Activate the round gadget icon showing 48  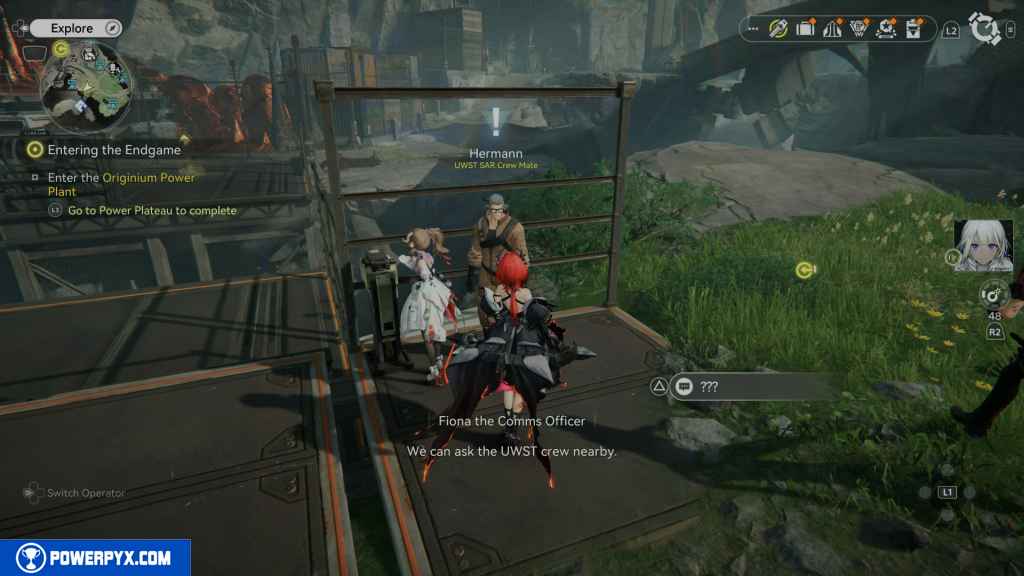[x=993, y=295]
